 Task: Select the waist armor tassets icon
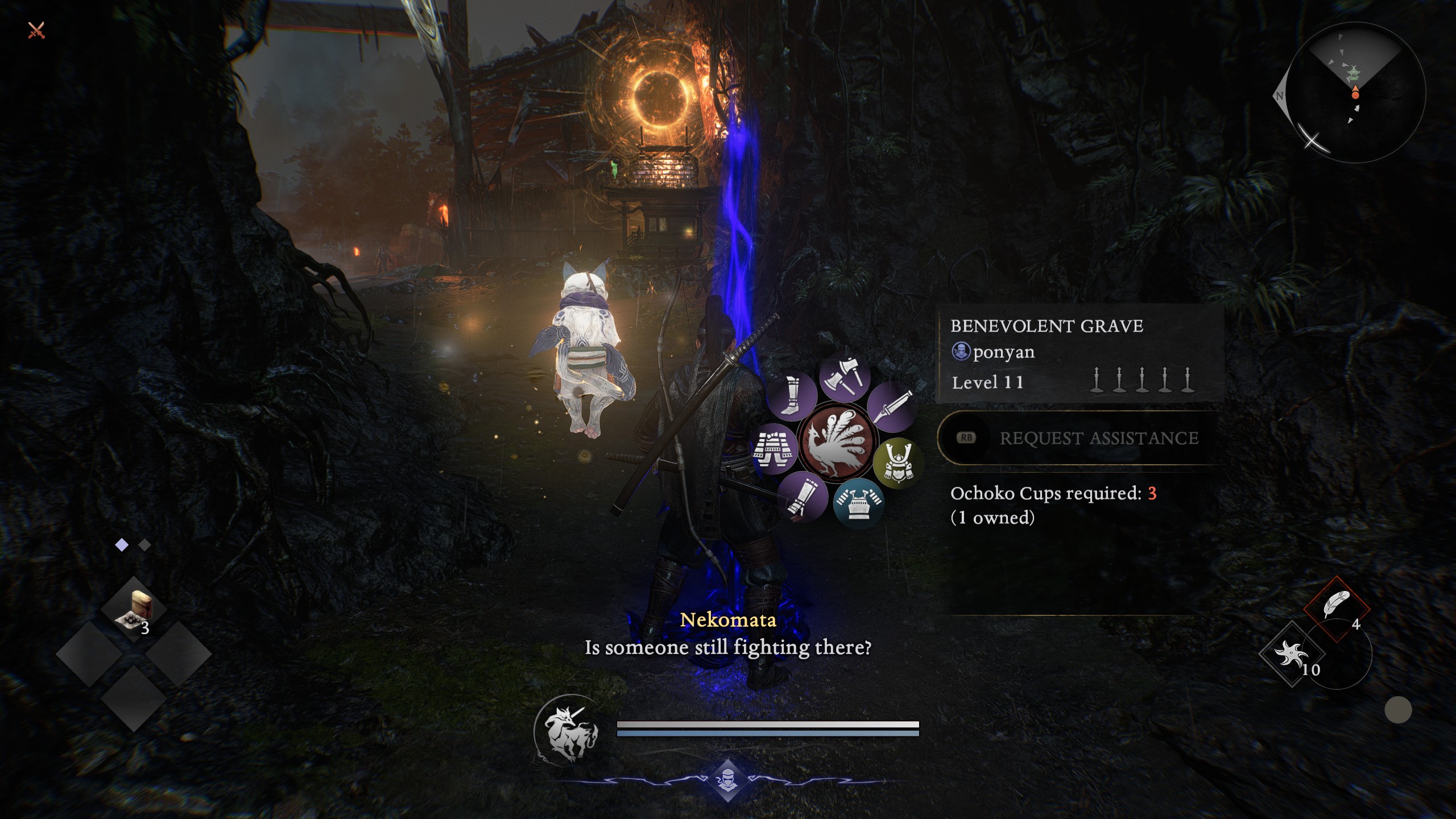774,449
